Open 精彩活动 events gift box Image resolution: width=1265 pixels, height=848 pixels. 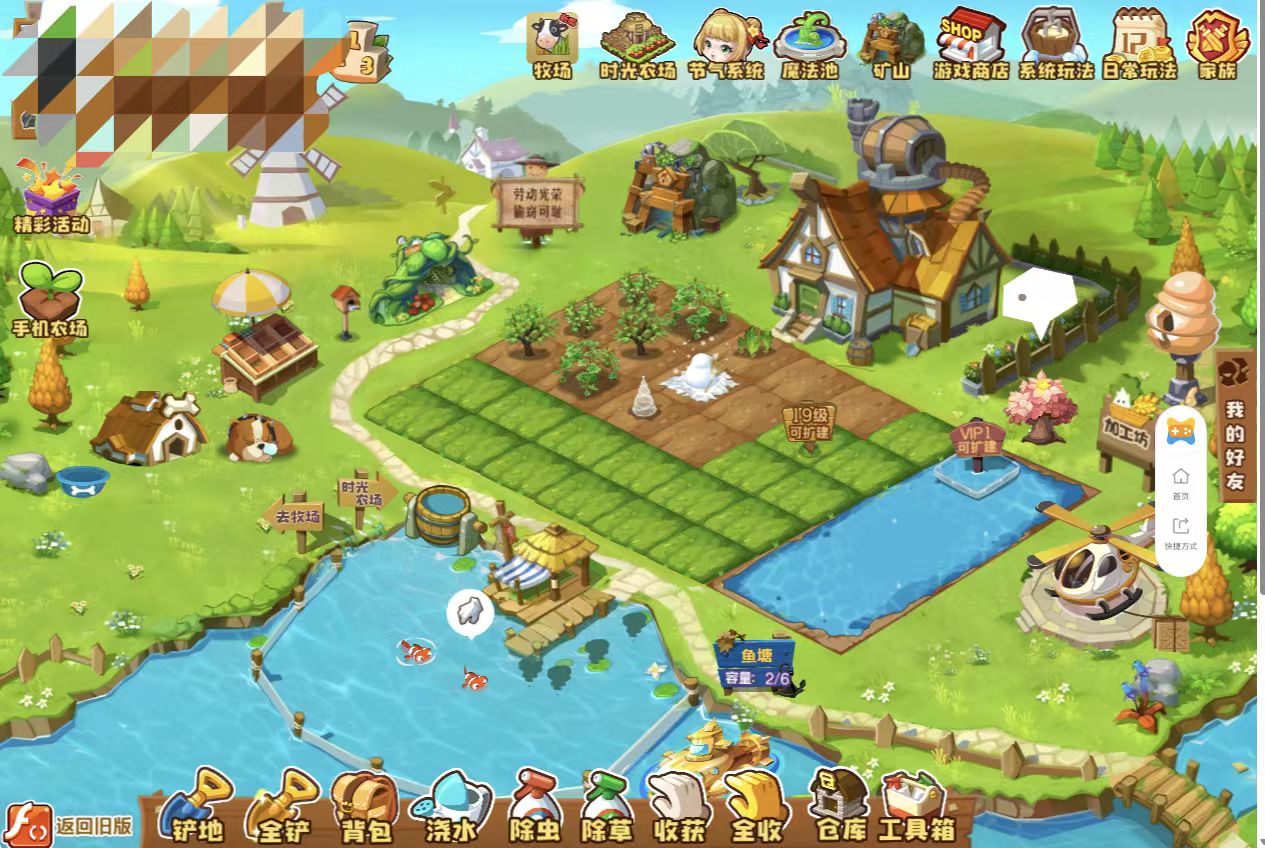(51, 195)
